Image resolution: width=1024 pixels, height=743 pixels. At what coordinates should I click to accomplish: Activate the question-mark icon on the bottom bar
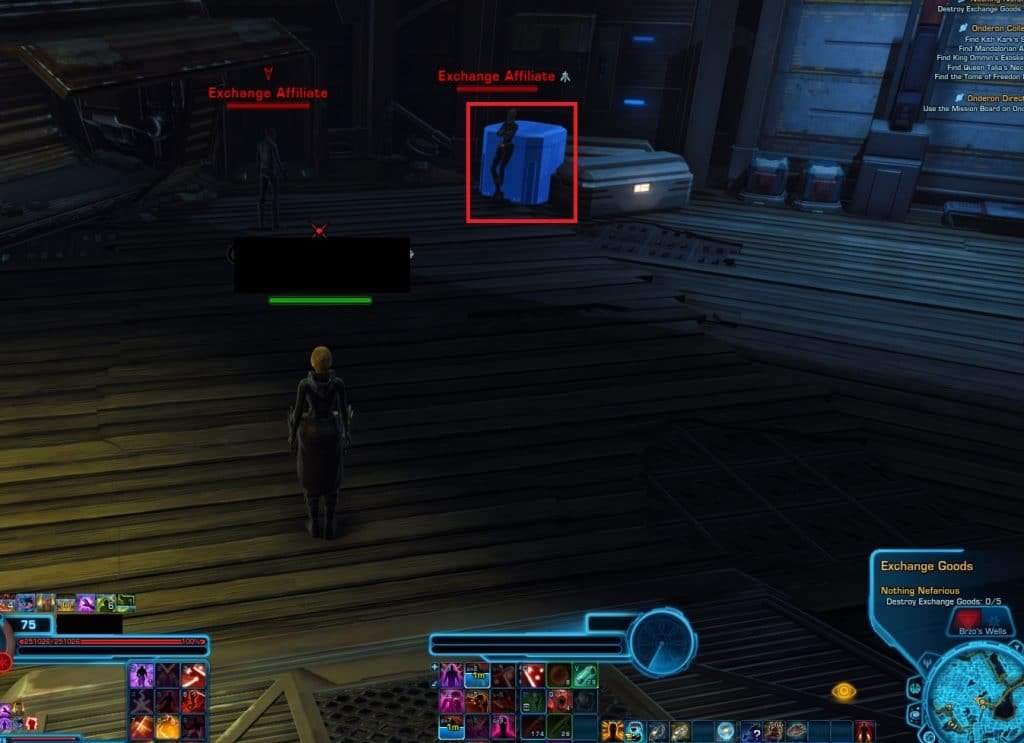tap(751, 731)
